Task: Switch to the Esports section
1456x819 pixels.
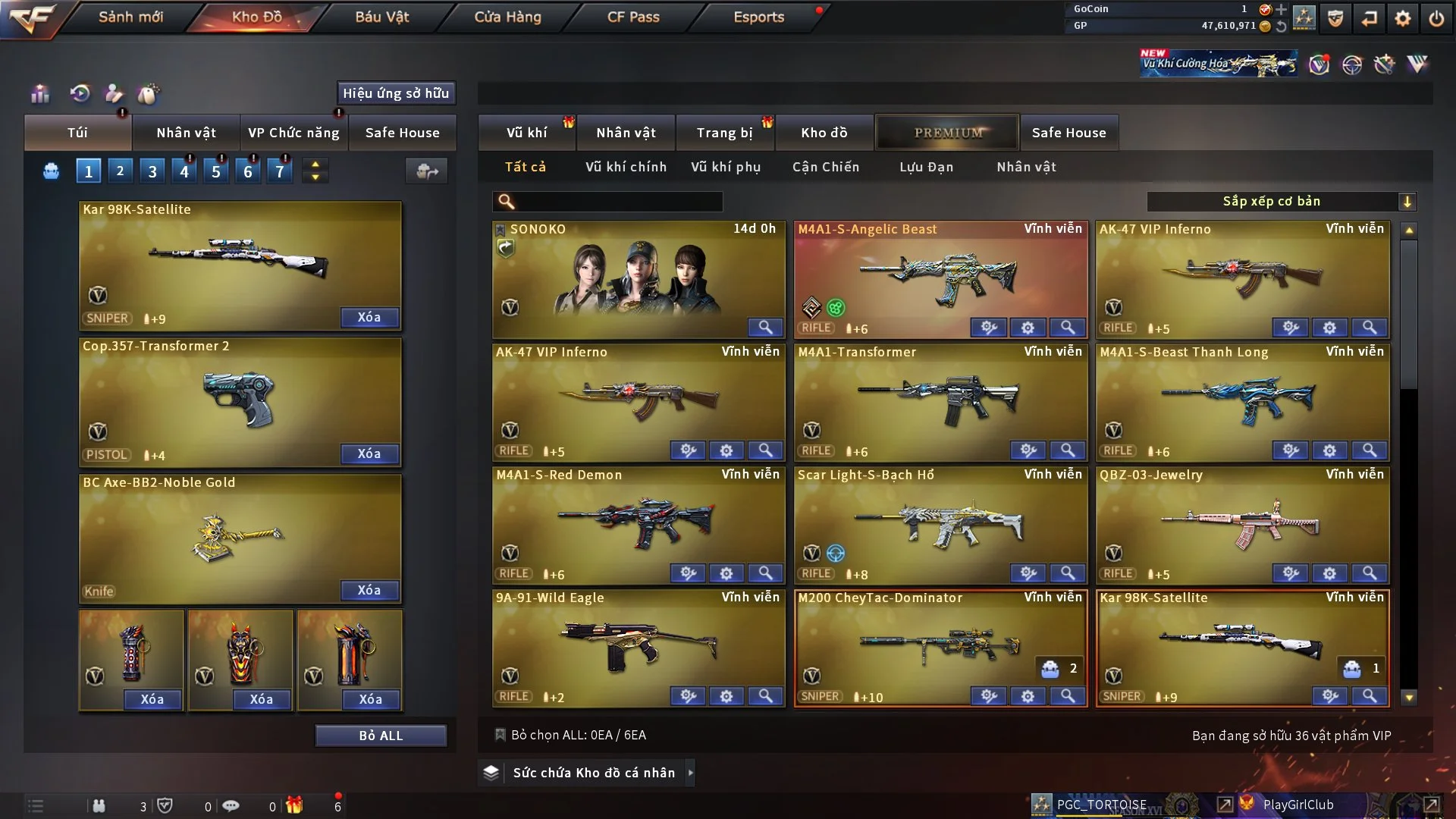Action: (758, 17)
